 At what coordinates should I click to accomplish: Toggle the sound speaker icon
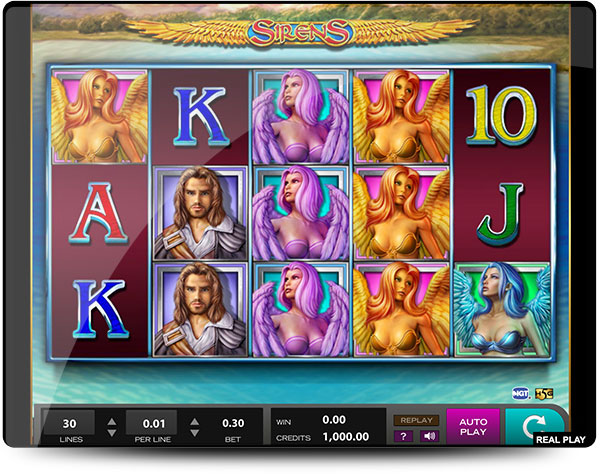pos(428,436)
